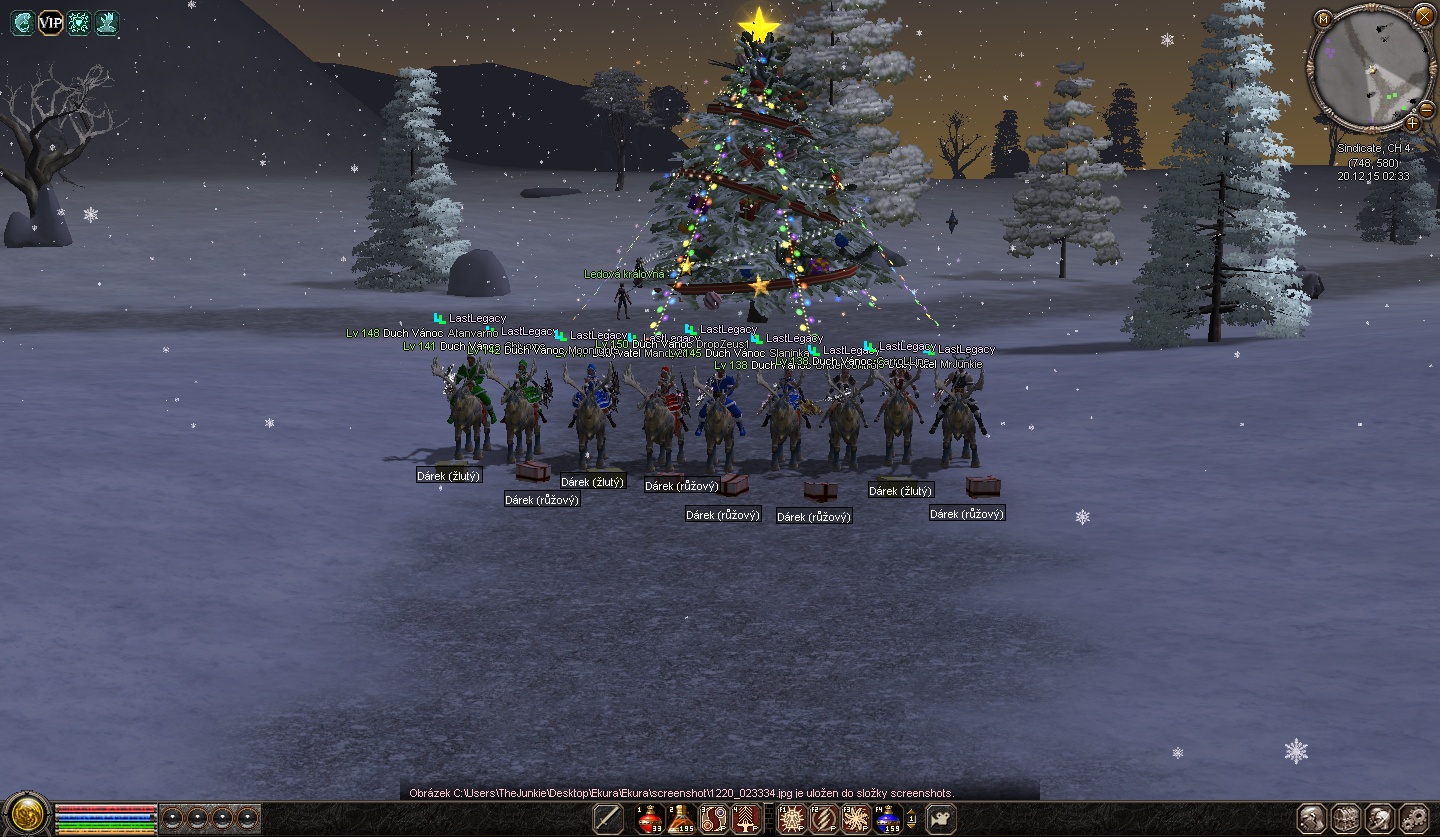The height and width of the screenshot is (837, 1440).
Task: Open the VIP buff icon
Action: coord(50,23)
